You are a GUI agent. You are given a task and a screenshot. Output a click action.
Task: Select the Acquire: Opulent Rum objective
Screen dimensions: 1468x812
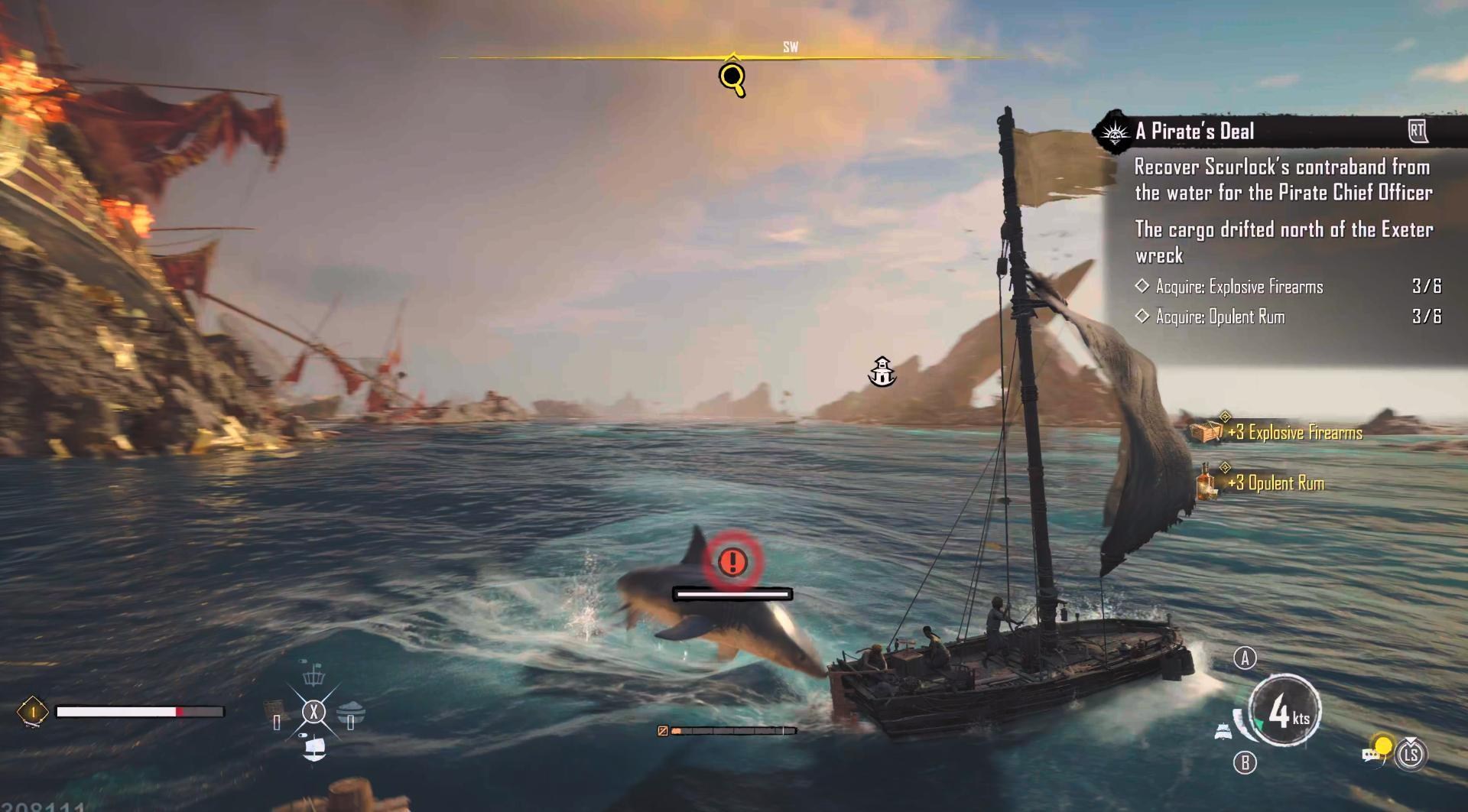coord(1220,317)
